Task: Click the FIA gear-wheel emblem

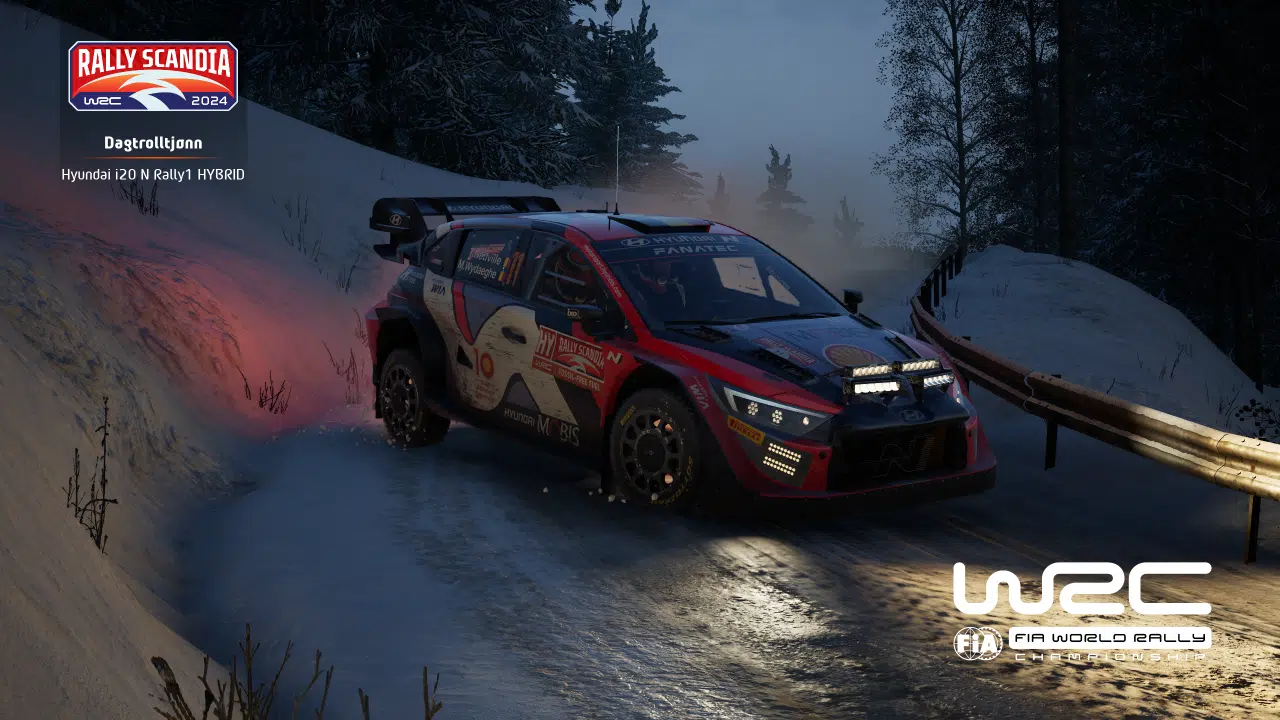Action: click(979, 645)
